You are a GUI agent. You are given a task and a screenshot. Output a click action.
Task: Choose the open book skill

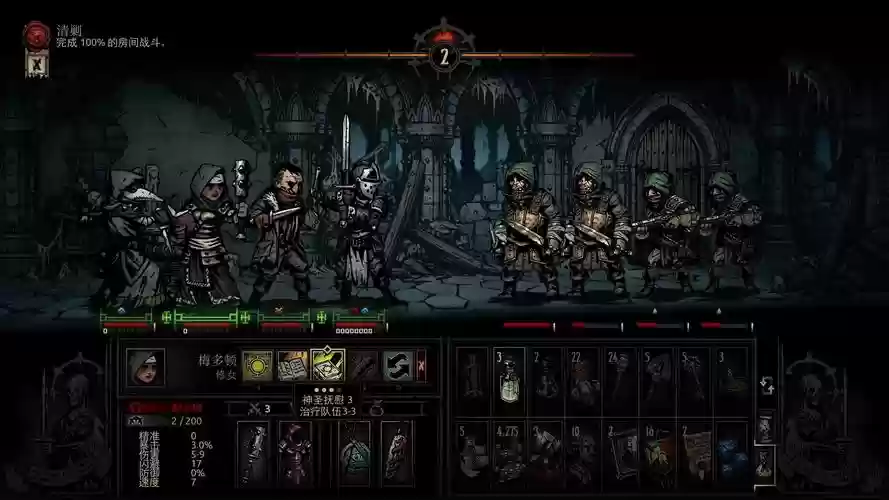pyautogui.click(x=292, y=365)
